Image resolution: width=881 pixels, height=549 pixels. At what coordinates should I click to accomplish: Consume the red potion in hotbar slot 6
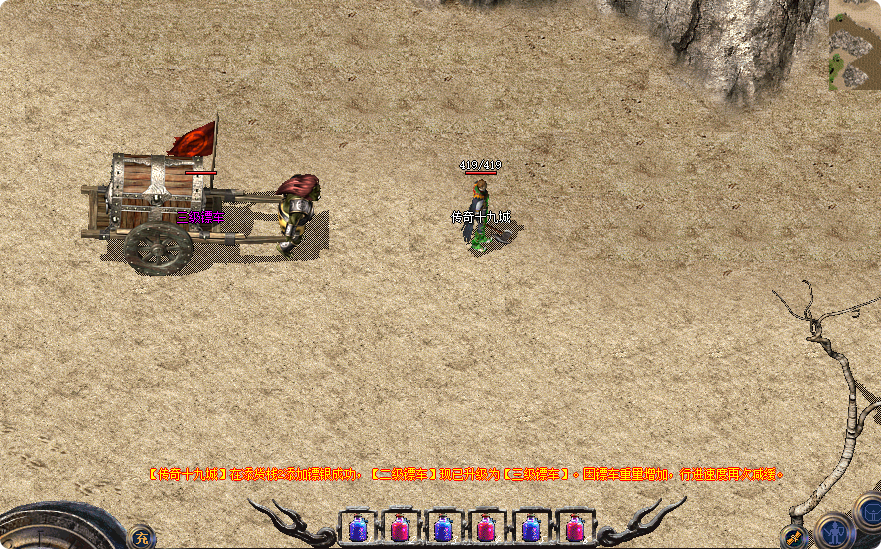(x=574, y=527)
